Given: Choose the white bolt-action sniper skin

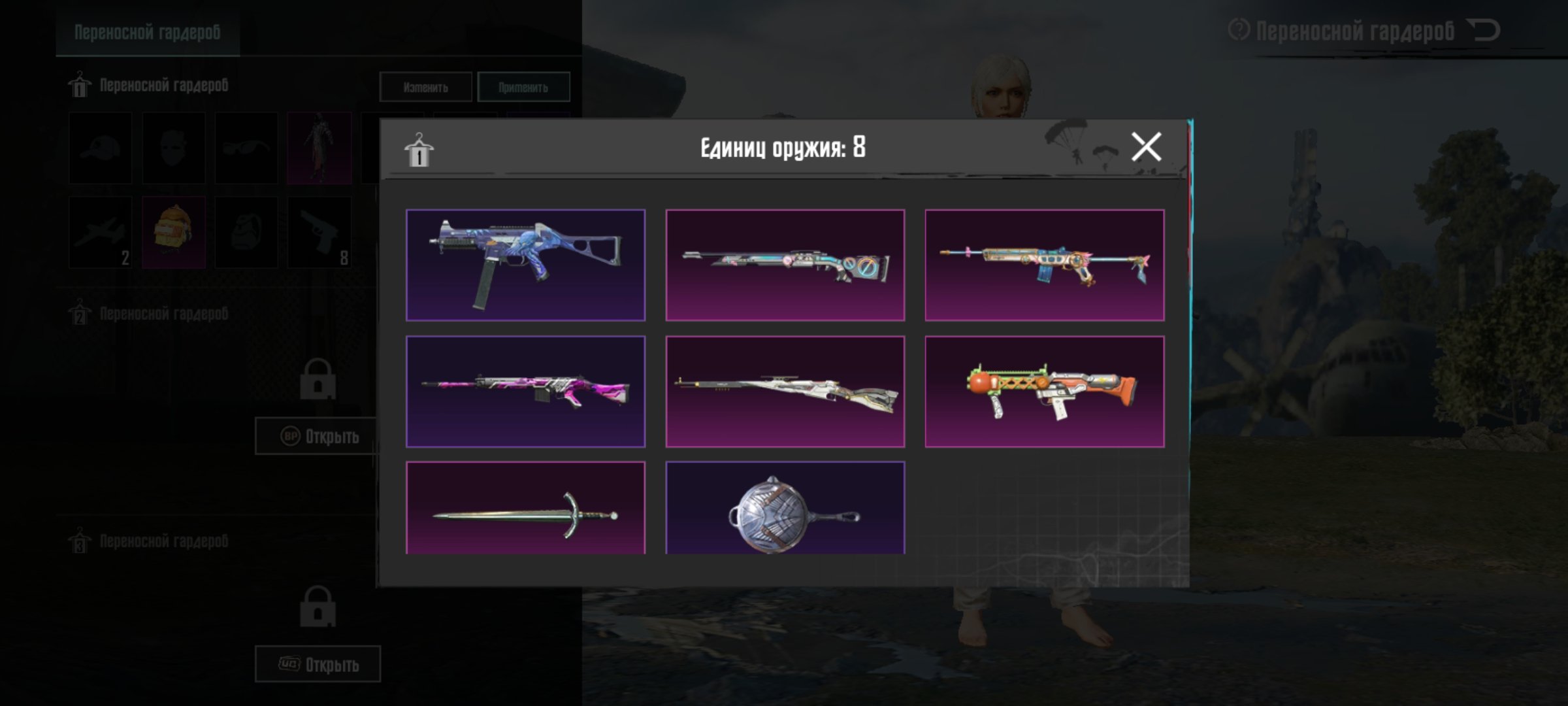Looking at the screenshot, I should pos(785,391).
